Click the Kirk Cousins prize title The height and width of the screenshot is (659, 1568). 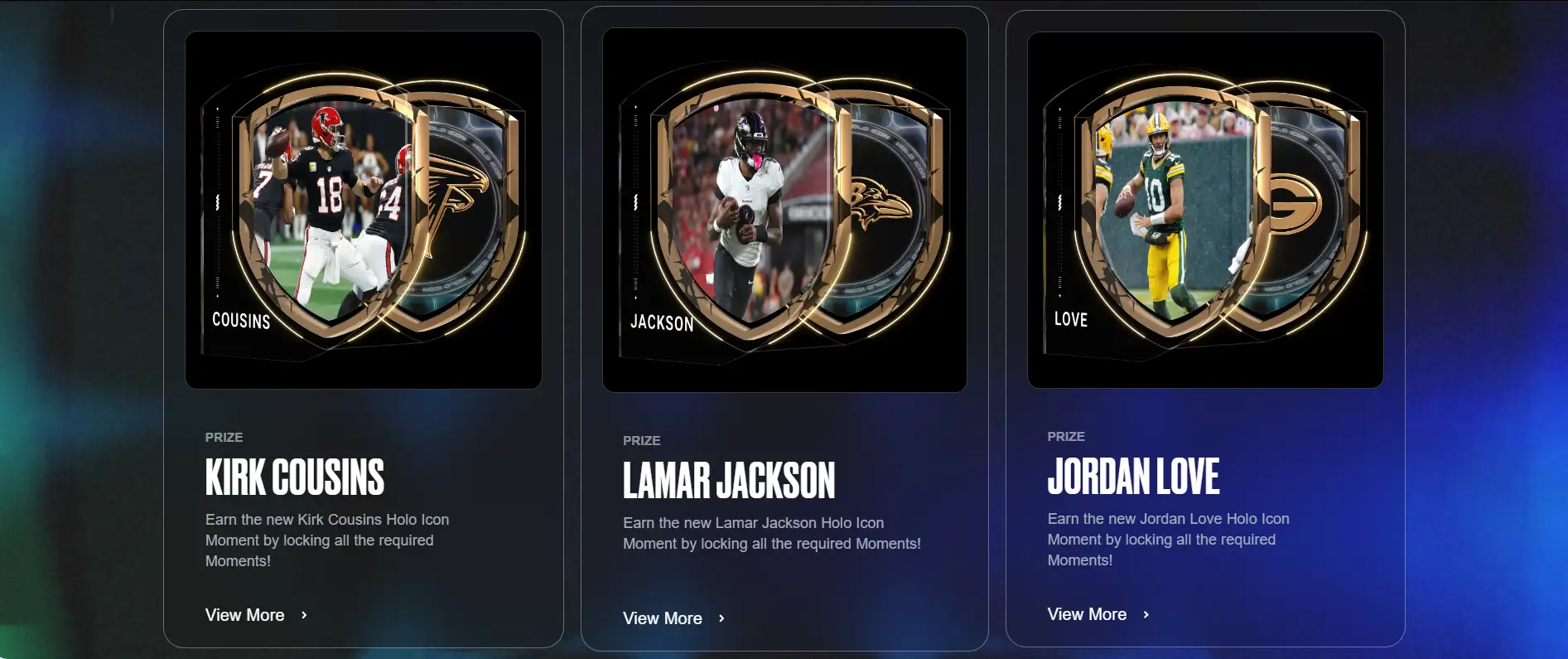[x=295, y=477]
